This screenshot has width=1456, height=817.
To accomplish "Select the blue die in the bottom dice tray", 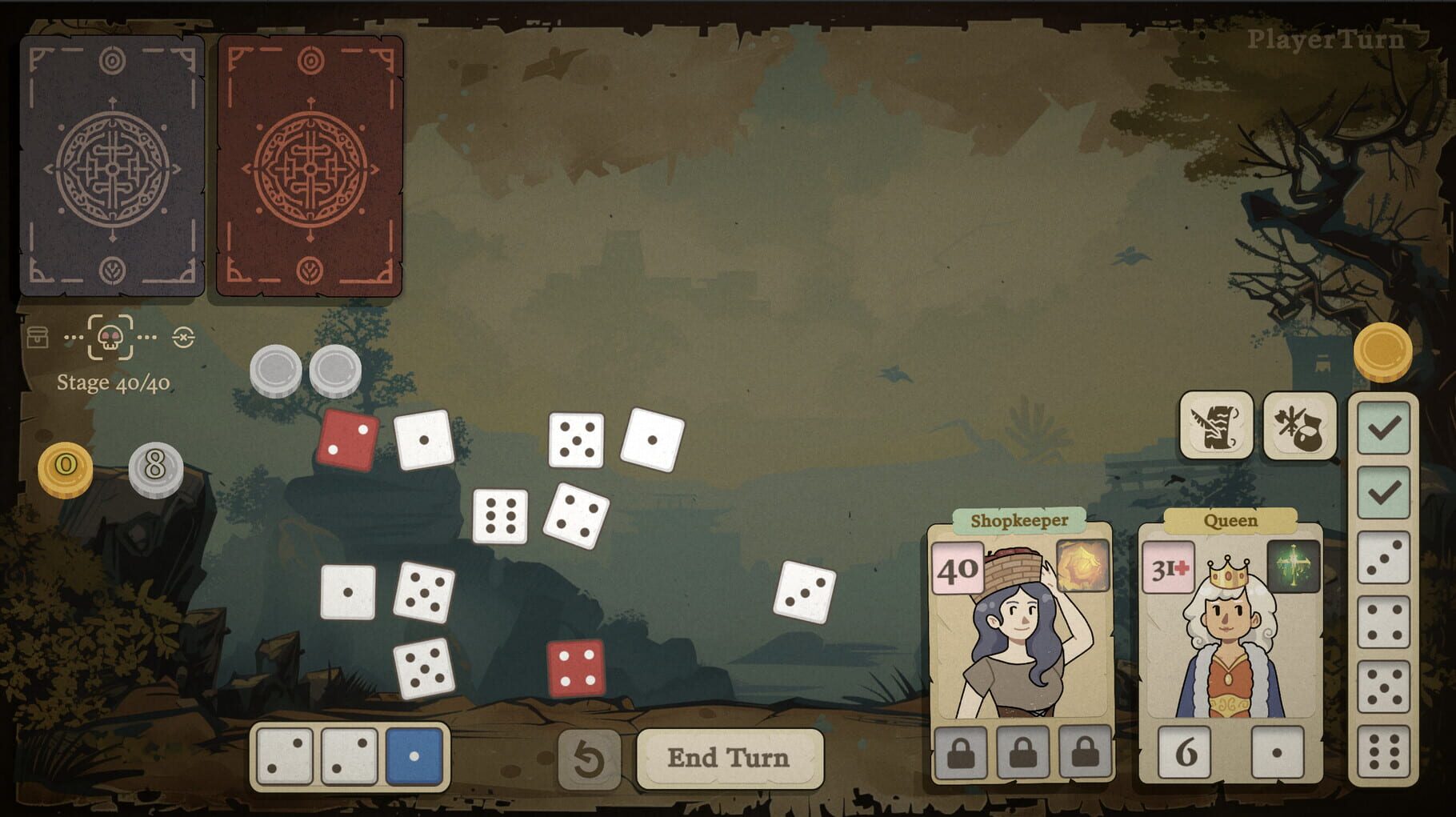I will click(x=415, y=755).
